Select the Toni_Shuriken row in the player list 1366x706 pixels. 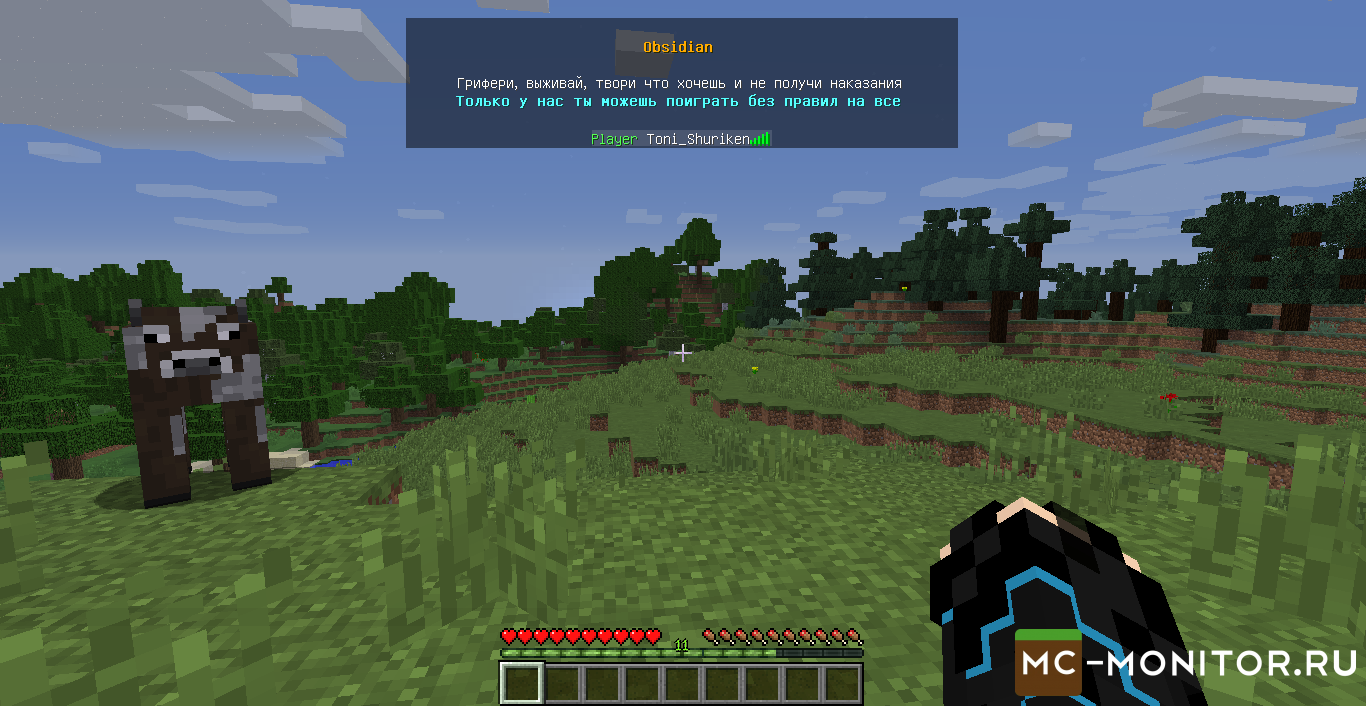click(680, 139)
